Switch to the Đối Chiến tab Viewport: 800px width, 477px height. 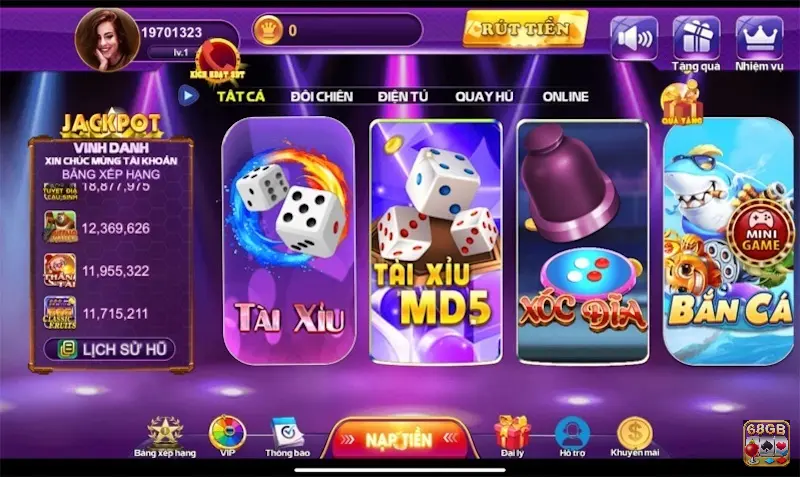pos(321,96)
